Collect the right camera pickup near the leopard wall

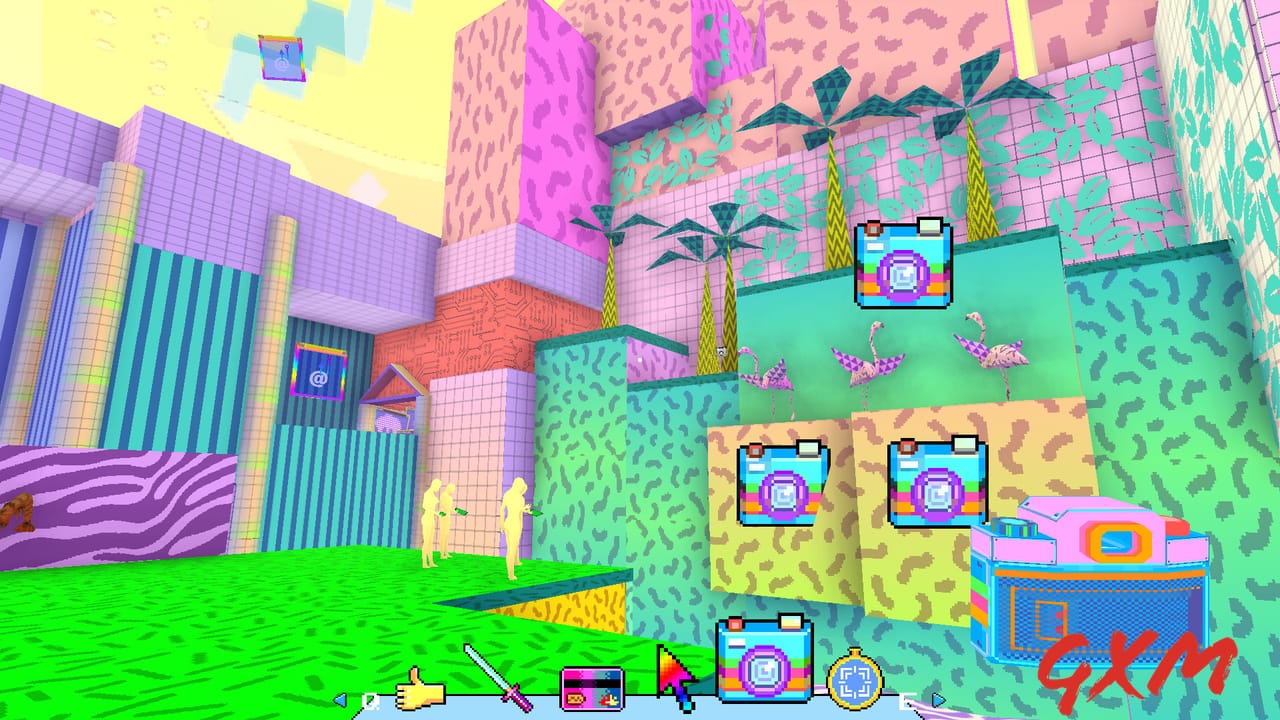point(933,485)
